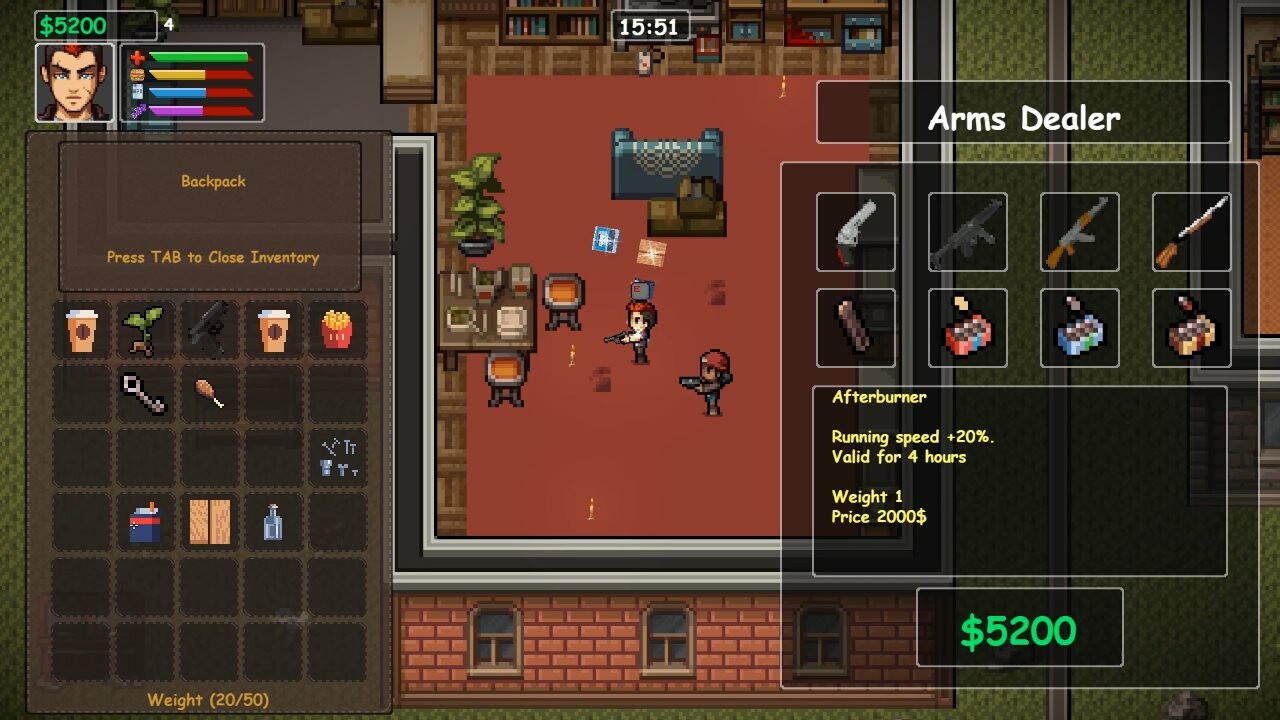Select the plant sprout inventory item
This screenshot has width=1280, height=720.
click(x=144, y=330)
